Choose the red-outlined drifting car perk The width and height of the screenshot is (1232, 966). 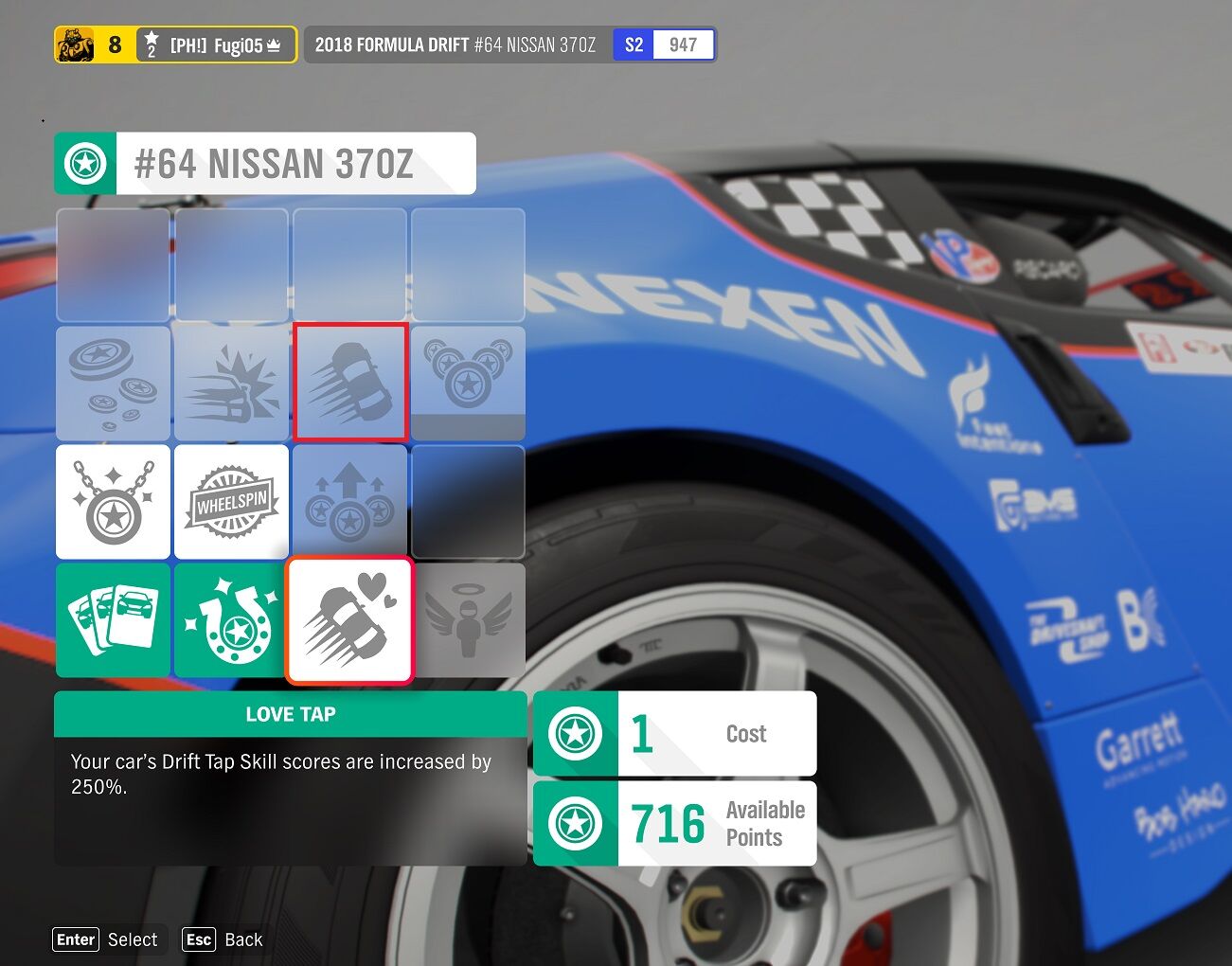(349, 383)
